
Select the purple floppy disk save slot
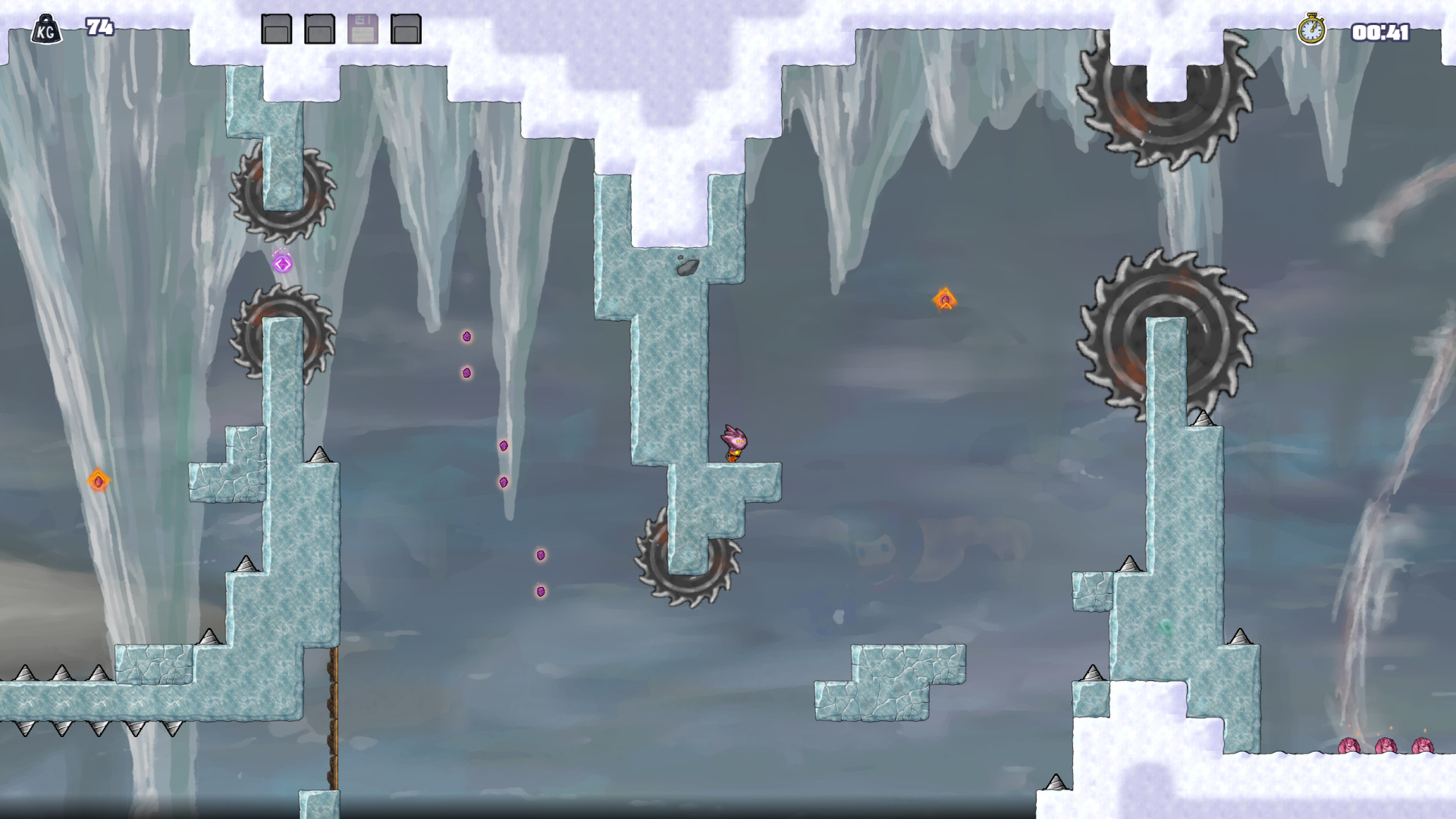(x=362, y=27)
